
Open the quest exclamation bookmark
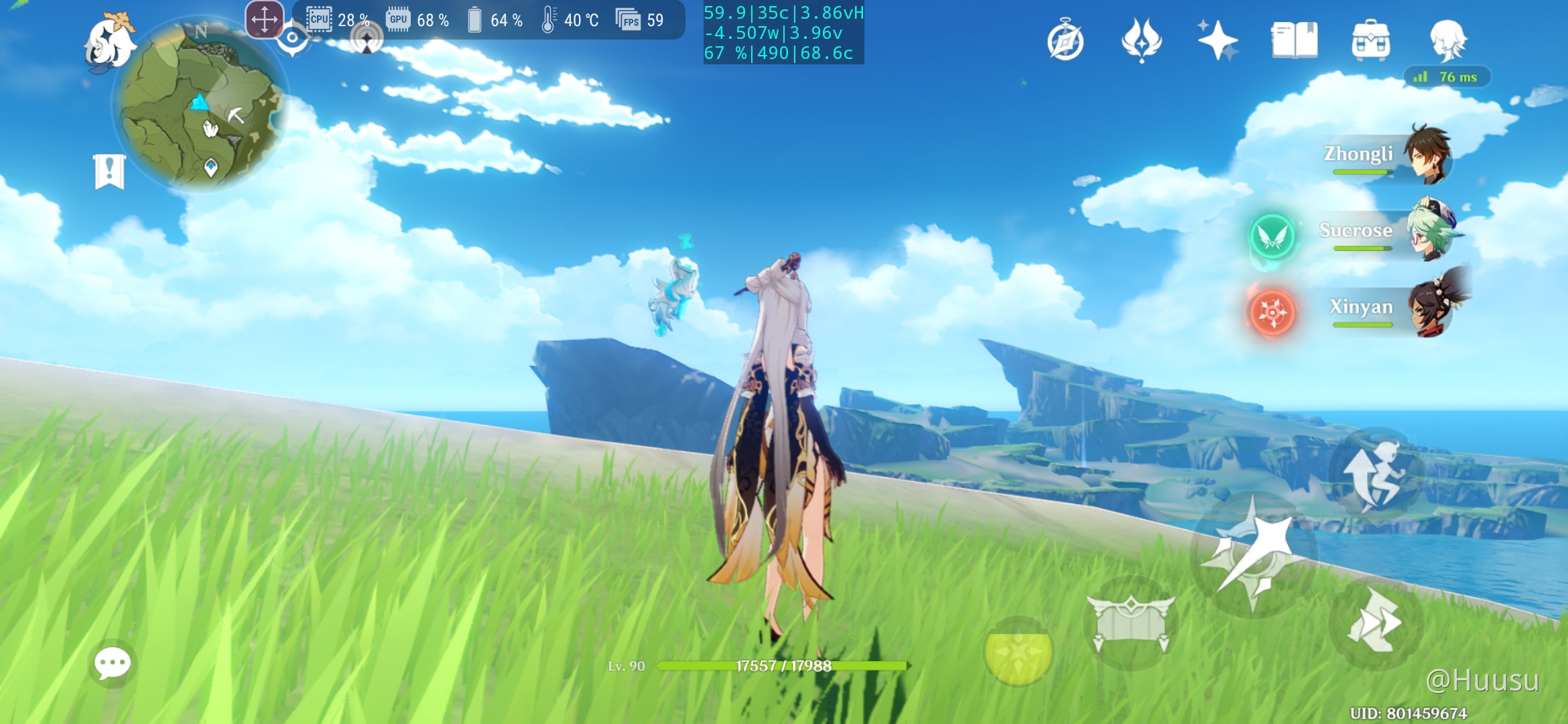pyautogui.click(x=109, y=172)
